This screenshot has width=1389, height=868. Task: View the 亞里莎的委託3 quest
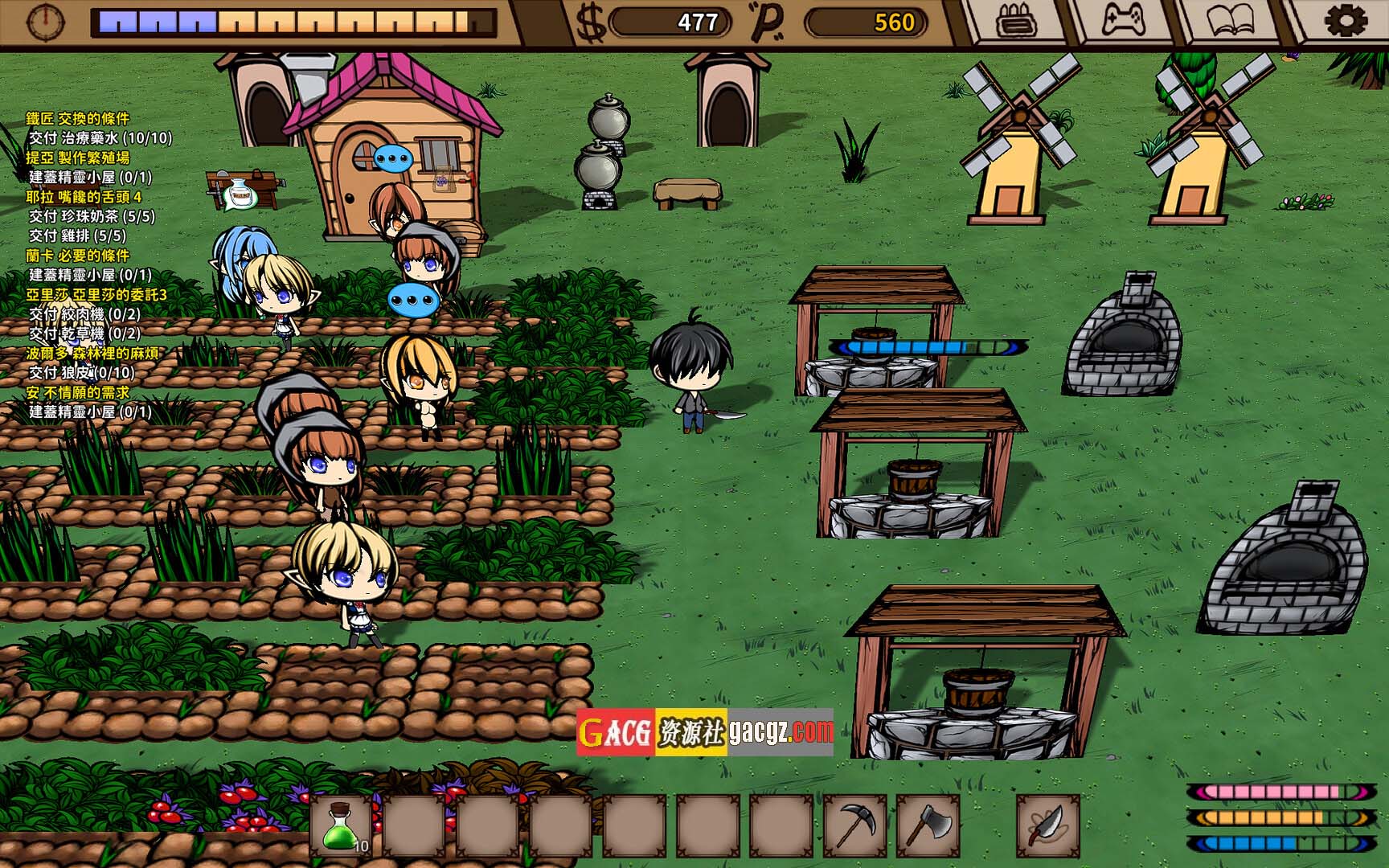(x=96, y=295)
